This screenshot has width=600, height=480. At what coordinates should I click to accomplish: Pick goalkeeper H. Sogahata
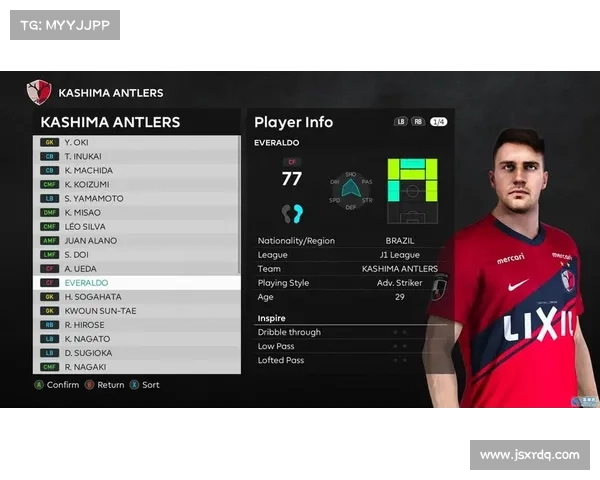(x=135, y=297)
